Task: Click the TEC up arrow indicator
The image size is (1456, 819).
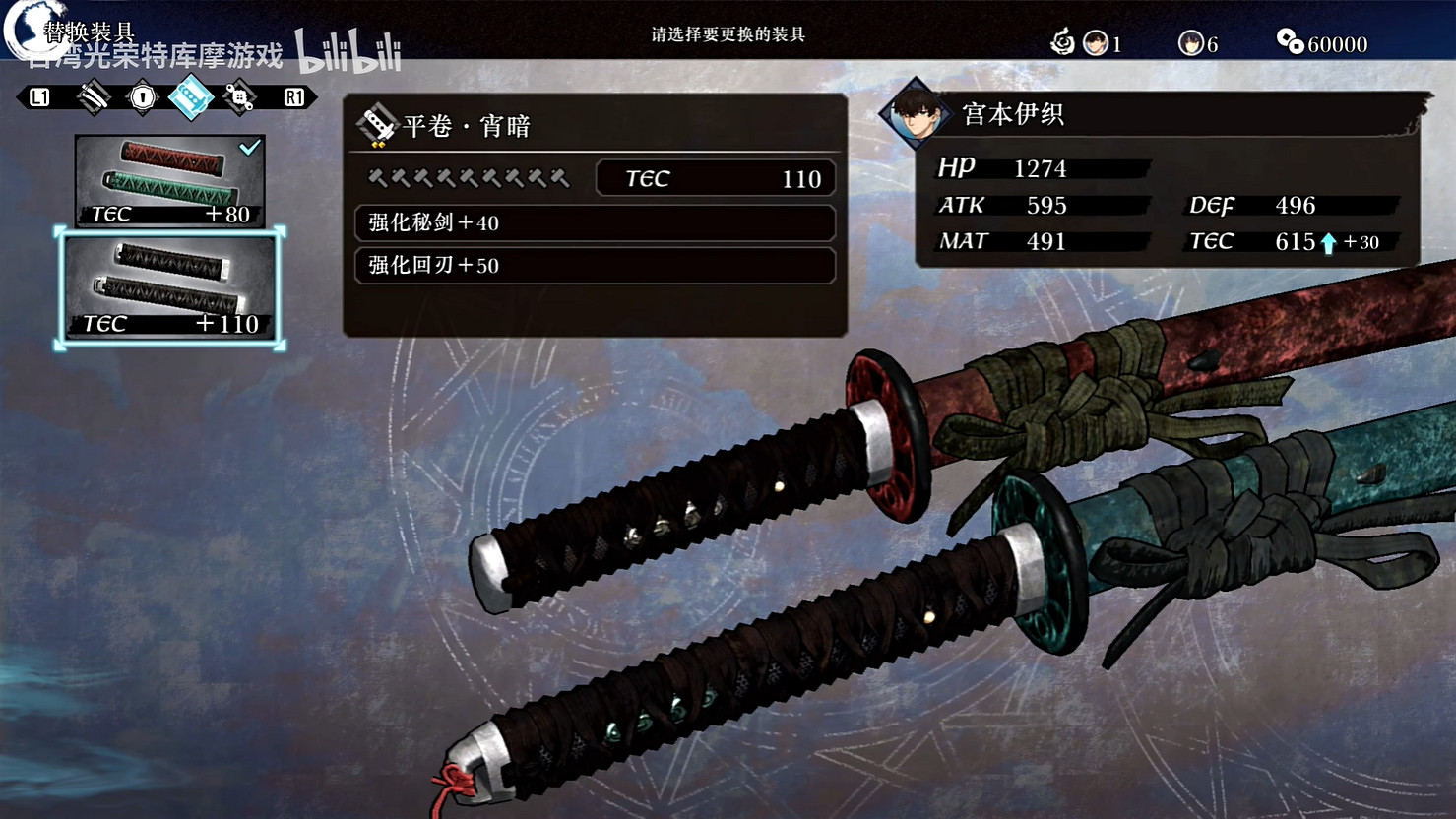Action: click(x=1331, y=241)
